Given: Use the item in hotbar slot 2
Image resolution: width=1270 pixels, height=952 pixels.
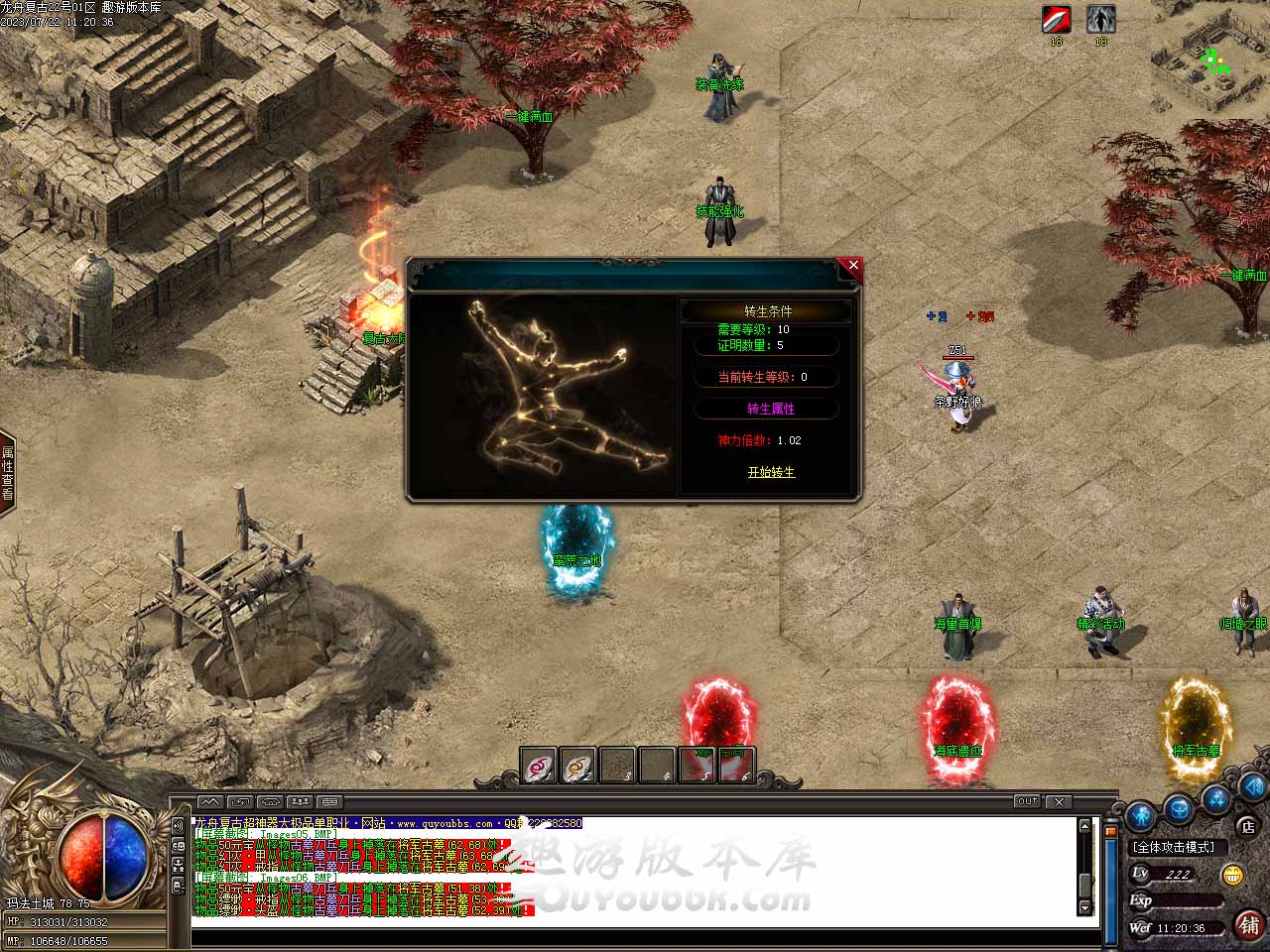Looking at the screenshot, I should tap(577, 766).
